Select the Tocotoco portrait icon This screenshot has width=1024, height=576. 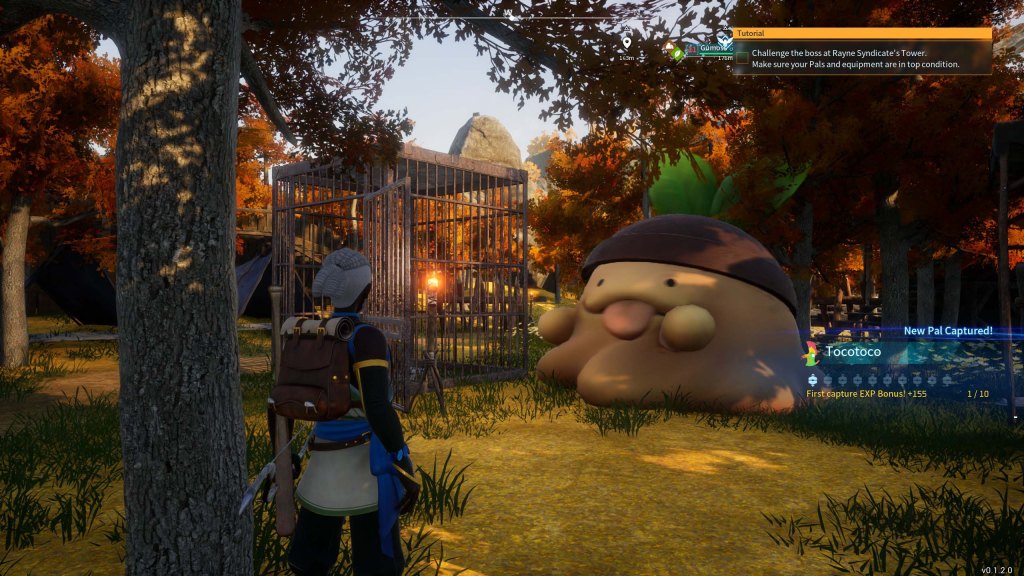point(811,352)
